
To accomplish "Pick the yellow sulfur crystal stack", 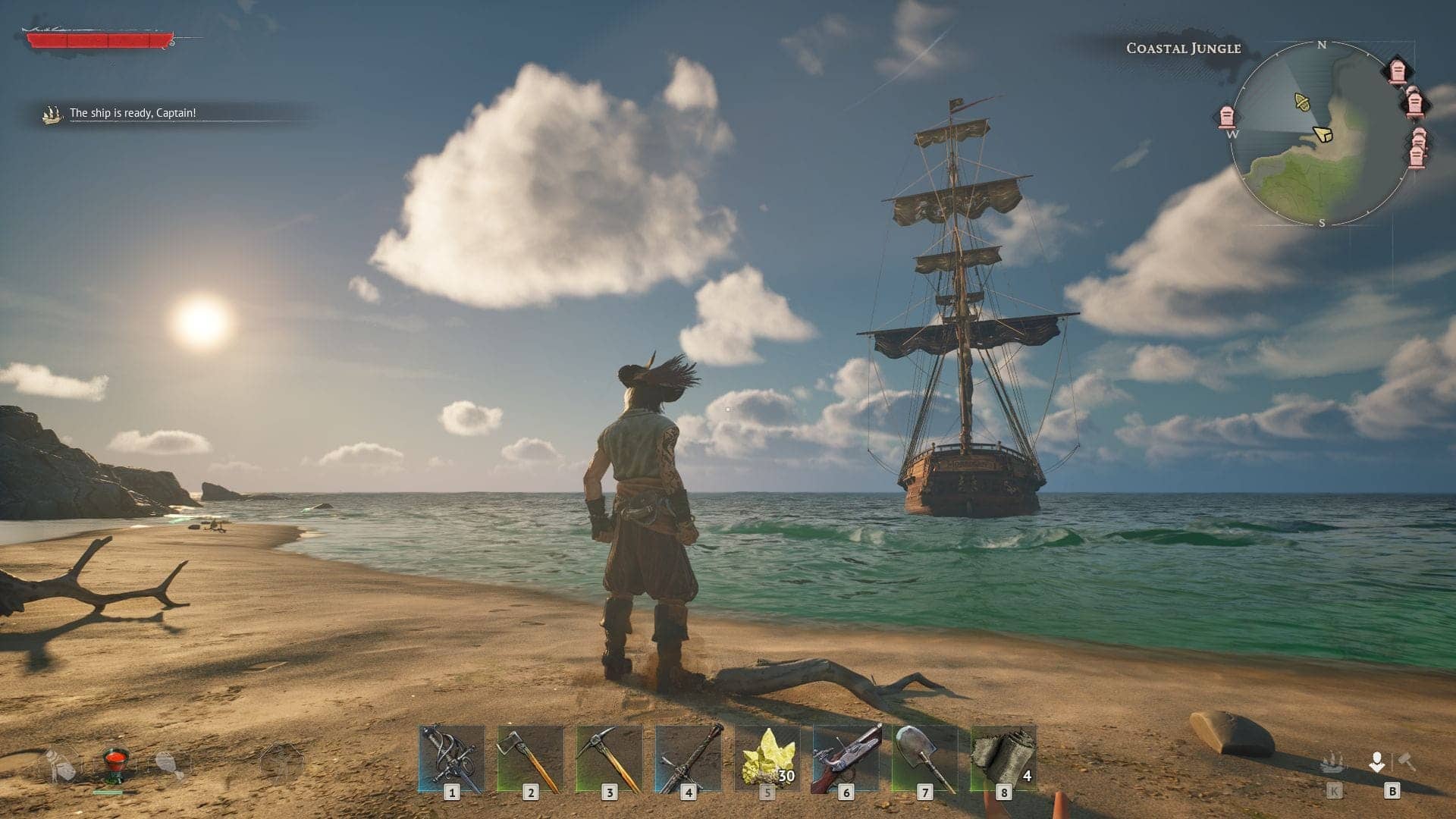I will tap(767, 758).
